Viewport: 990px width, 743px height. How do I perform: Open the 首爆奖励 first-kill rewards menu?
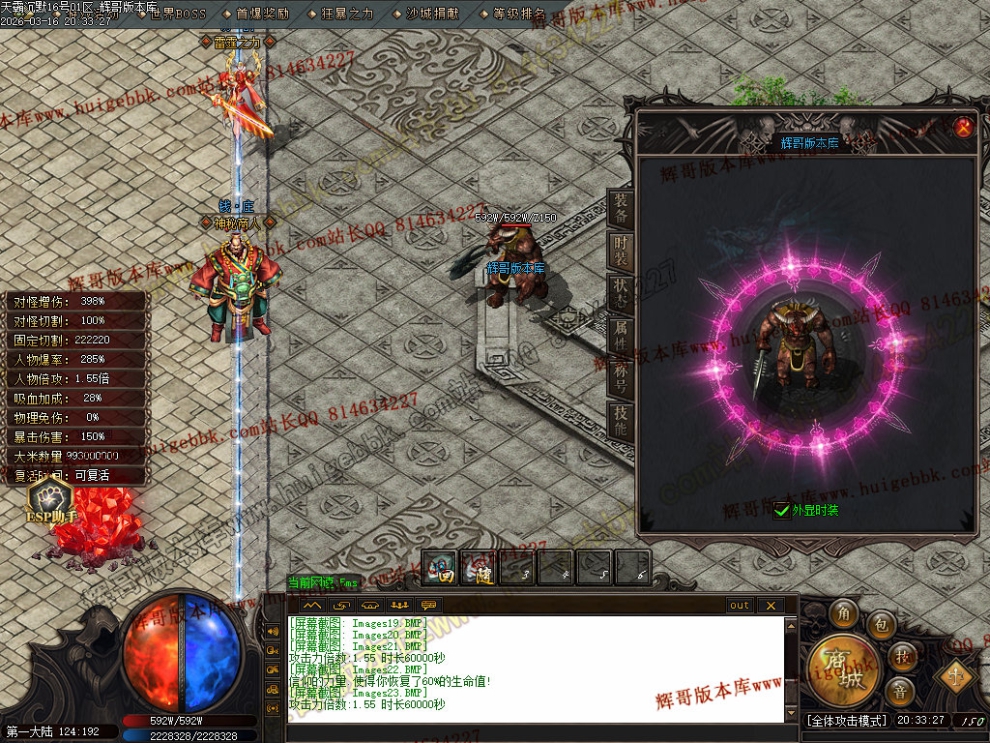(x=262, y=14)
